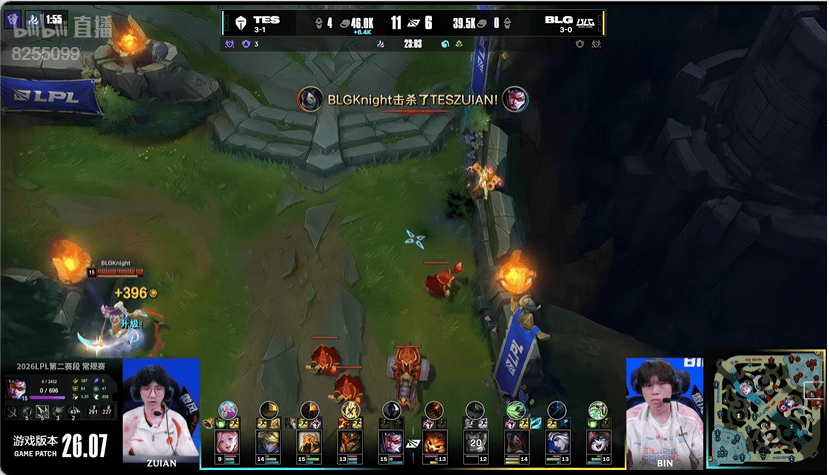The image size is (829, 475).
Task: Click the victim portrait in the kill announcement
Action: point(515,99)
